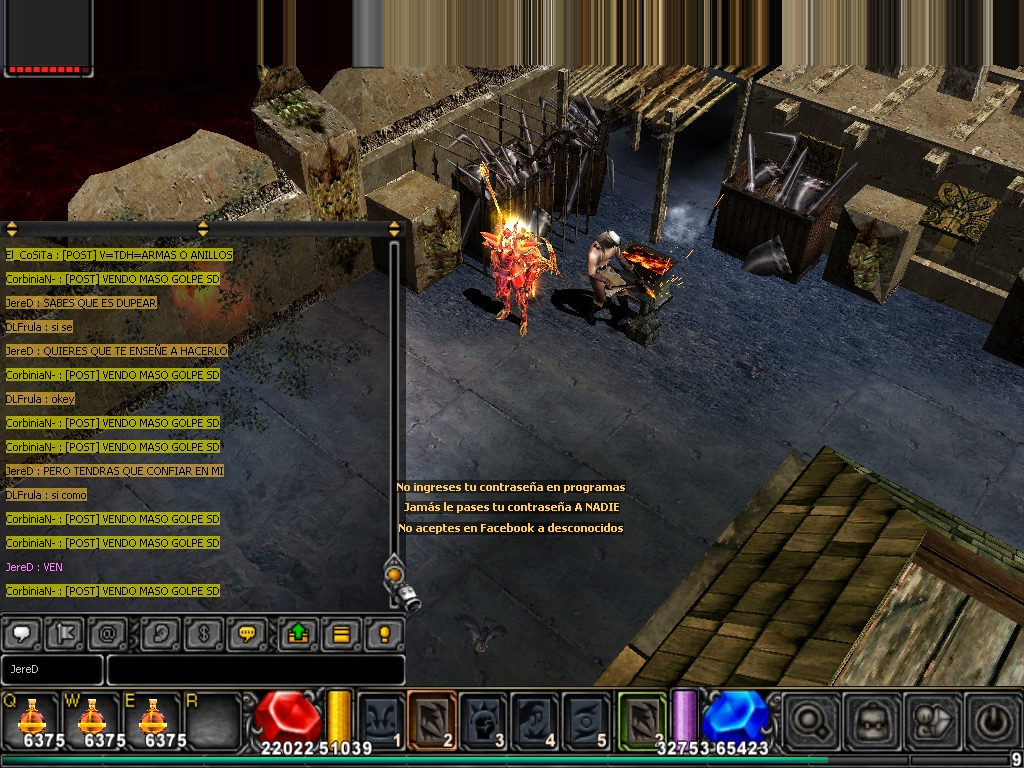Click the E hotkey potion slot
The width and height of the screenshot is (1024, 768).
[x=152, y=718]
